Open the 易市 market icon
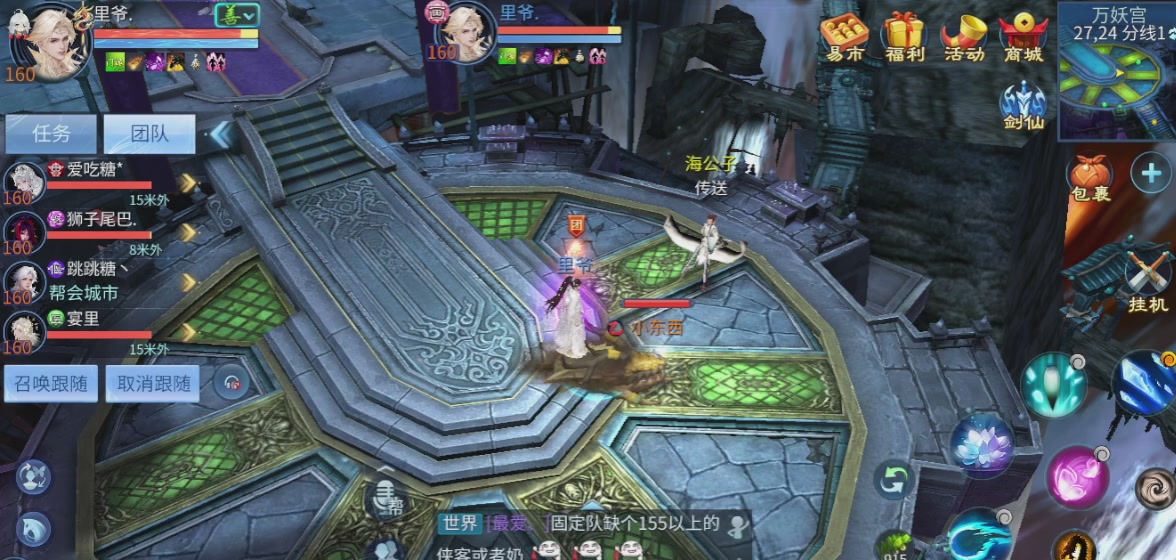The width and height of the screenshot is (1176, 560). (844, 38)
